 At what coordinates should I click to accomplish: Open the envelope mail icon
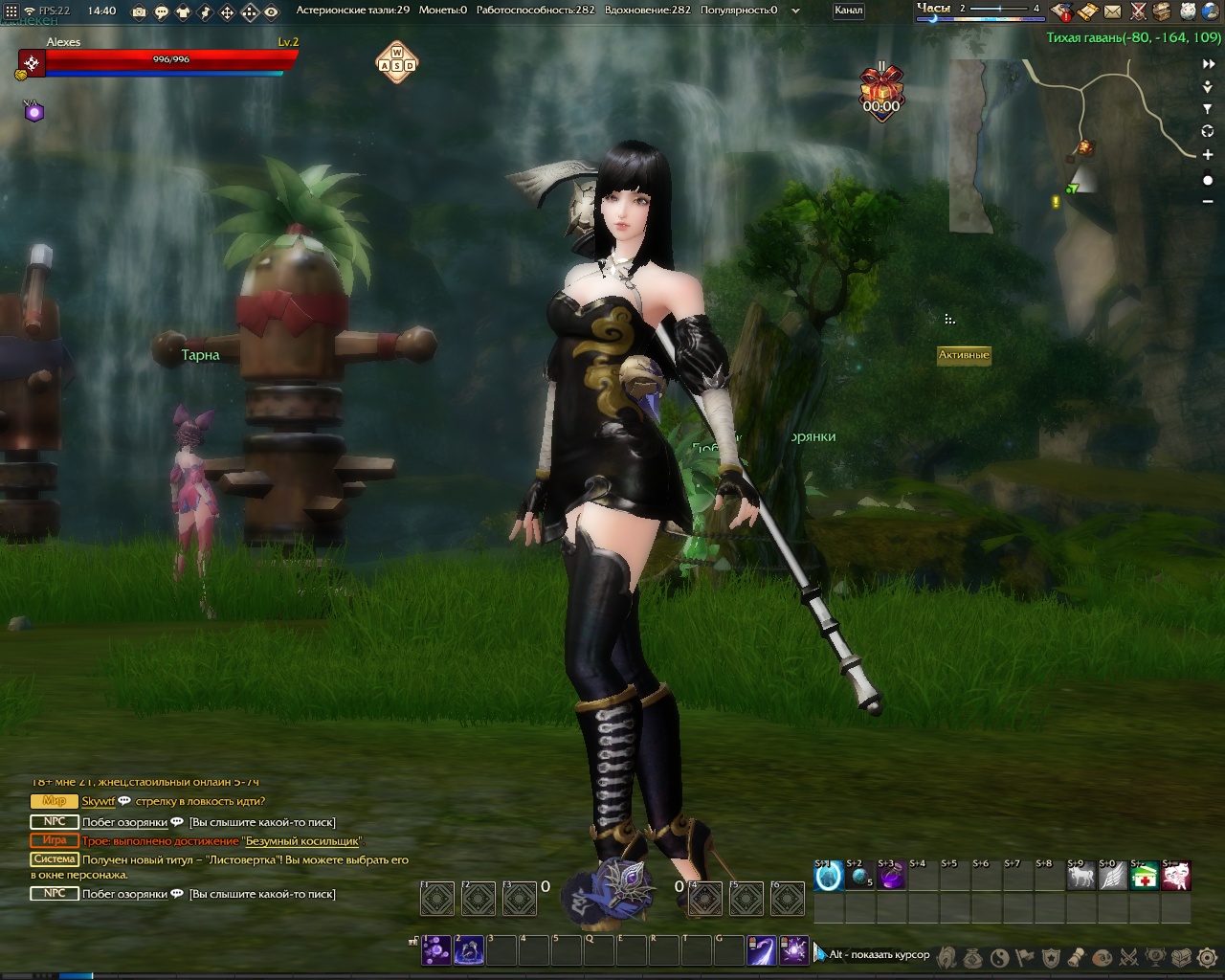pos(1112,11)
